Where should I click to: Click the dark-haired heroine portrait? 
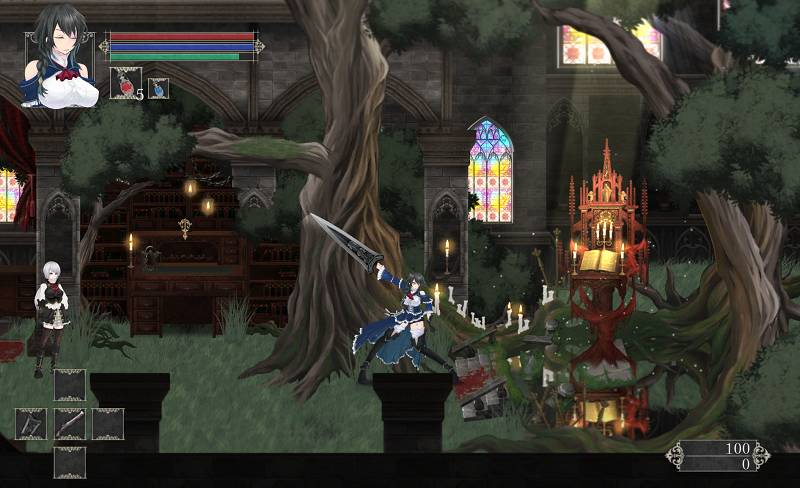61,56
